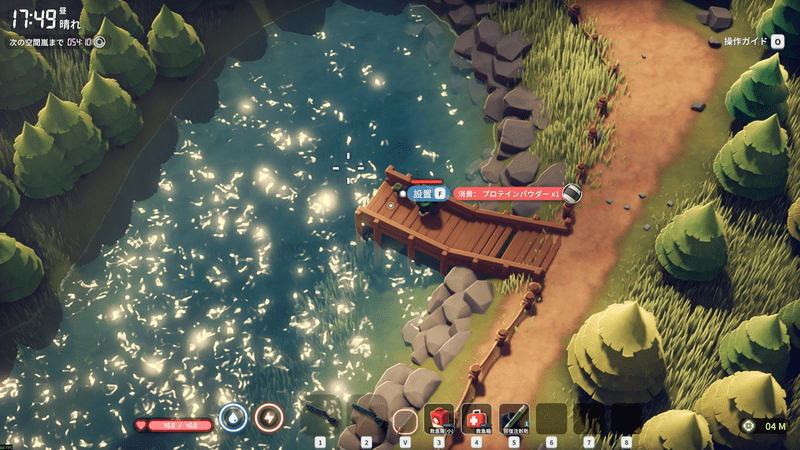Click the space storm spiral icon

tap(99, 43)
